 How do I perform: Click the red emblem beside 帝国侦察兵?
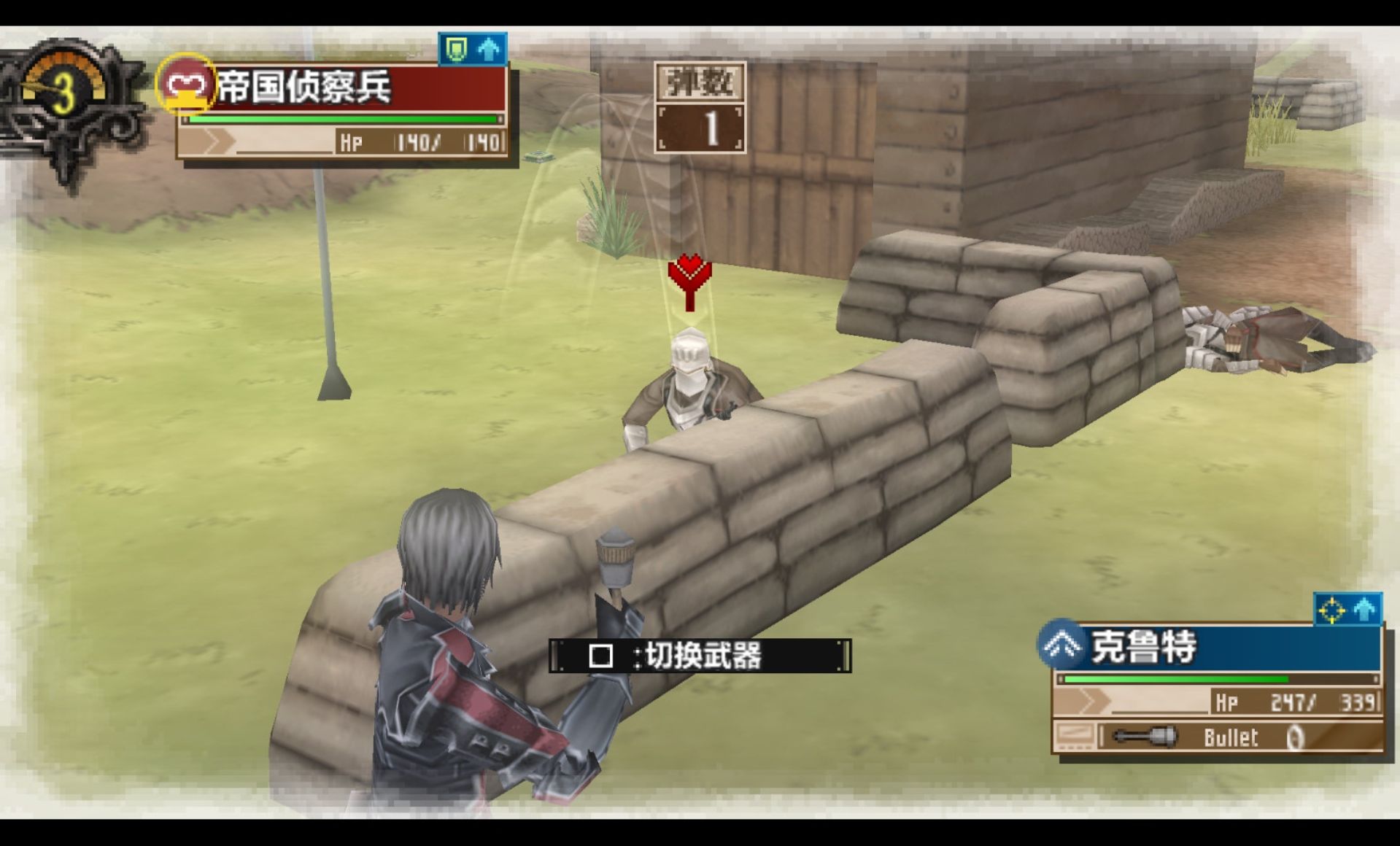185,85
